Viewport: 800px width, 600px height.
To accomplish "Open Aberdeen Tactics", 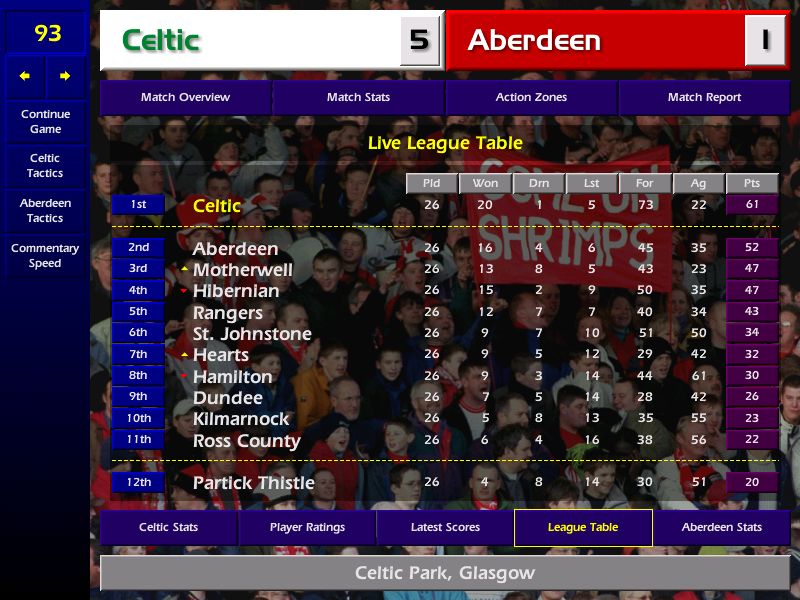I will pos(45,210).
